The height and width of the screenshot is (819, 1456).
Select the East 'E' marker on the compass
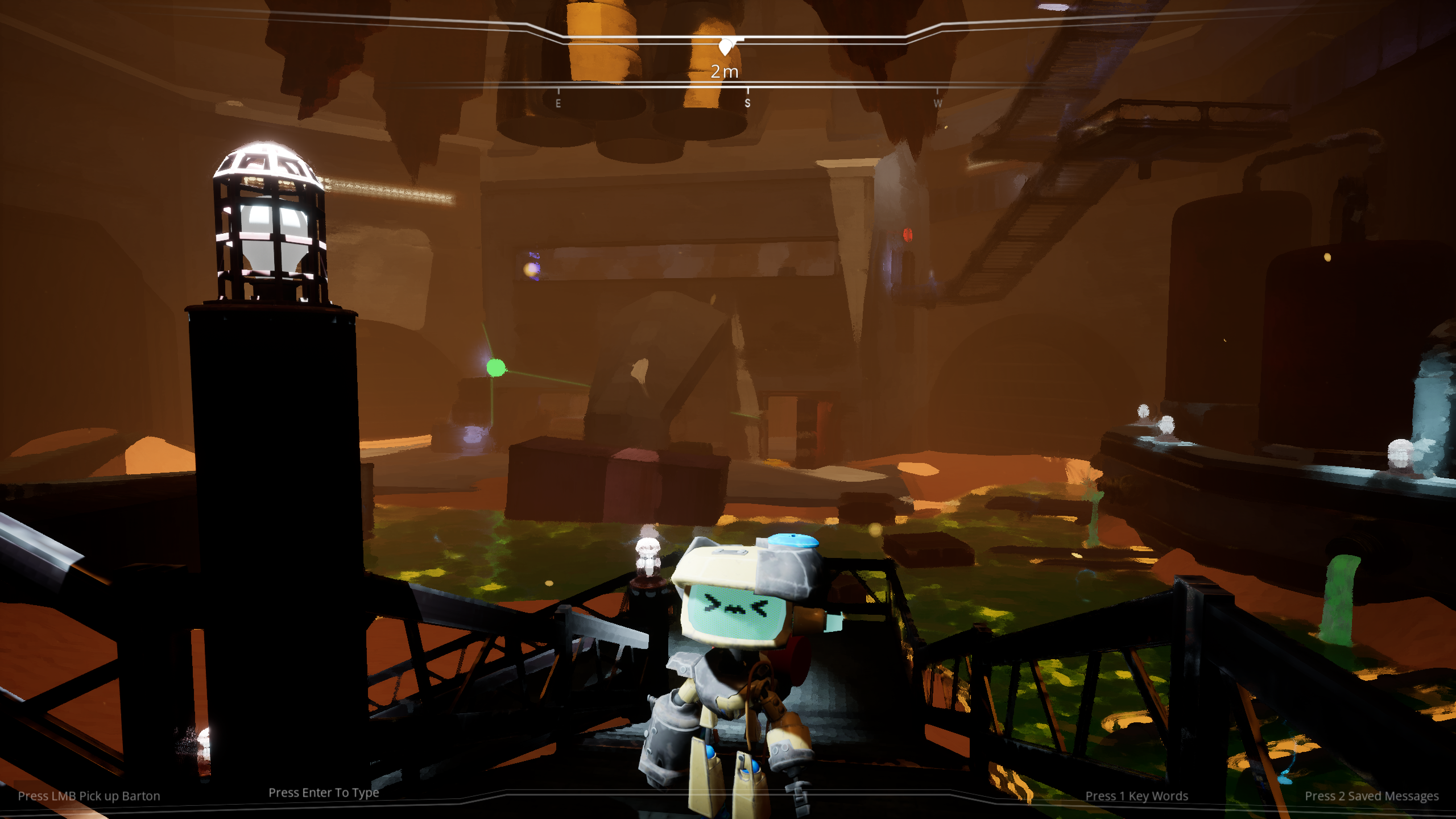[x=558, y=104]
